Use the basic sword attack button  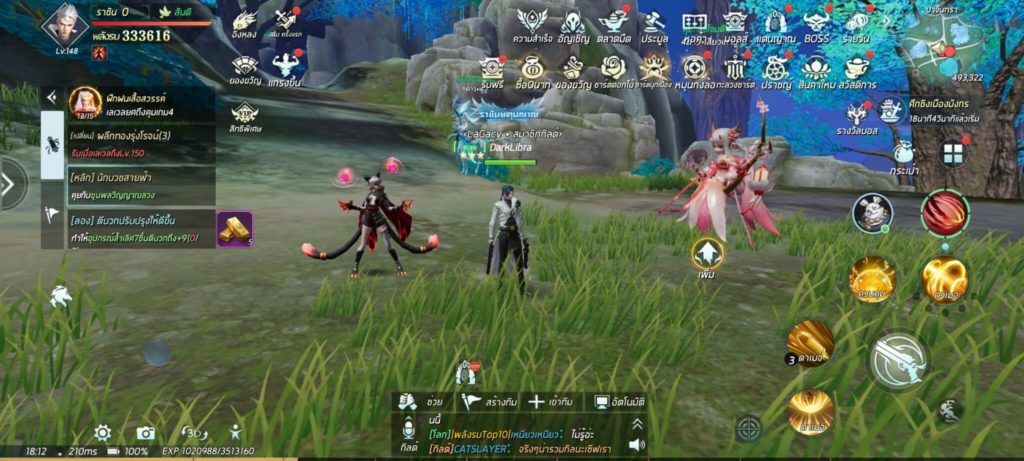click(897, 360)
